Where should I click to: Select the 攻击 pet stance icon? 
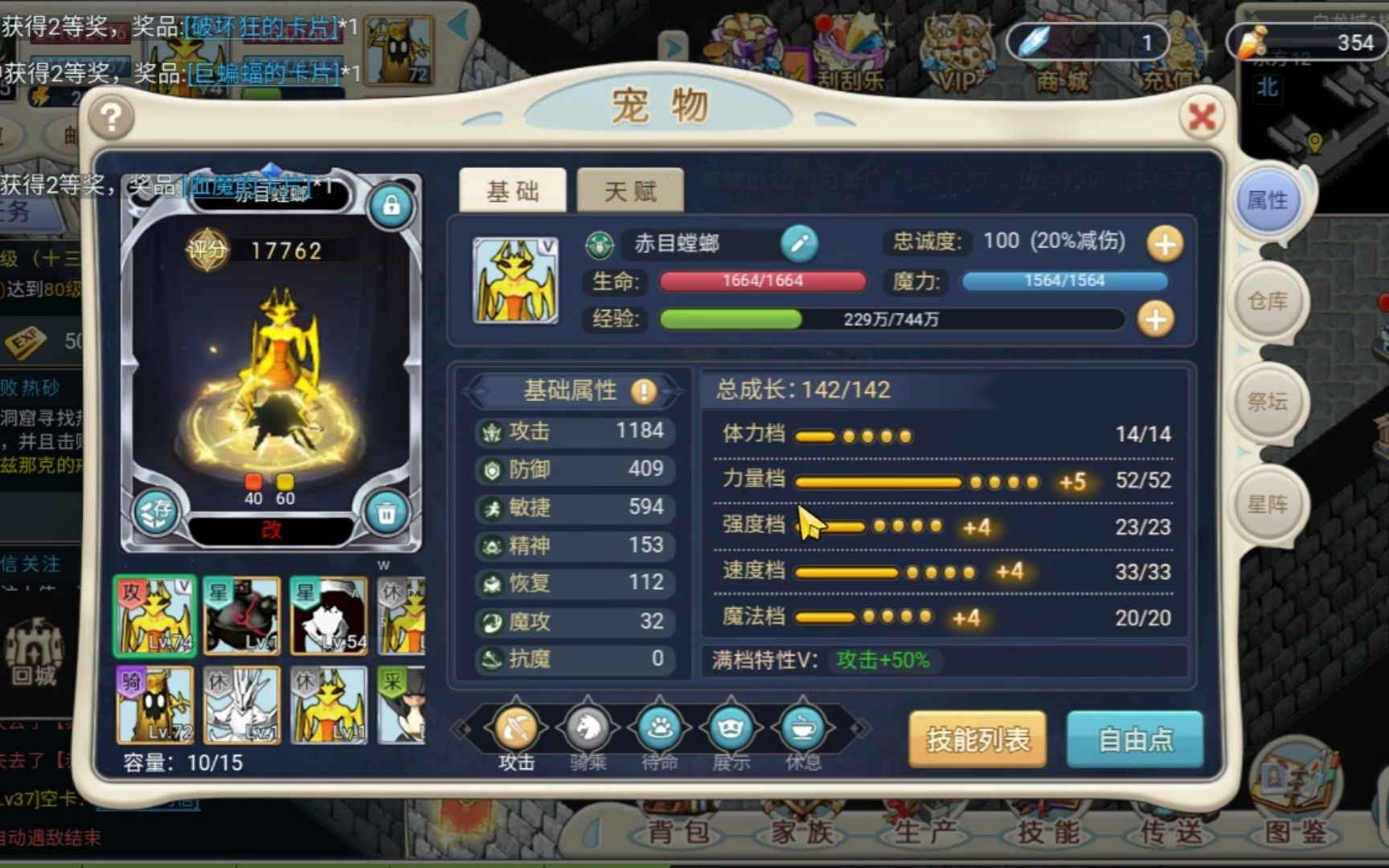pos(515,727)
